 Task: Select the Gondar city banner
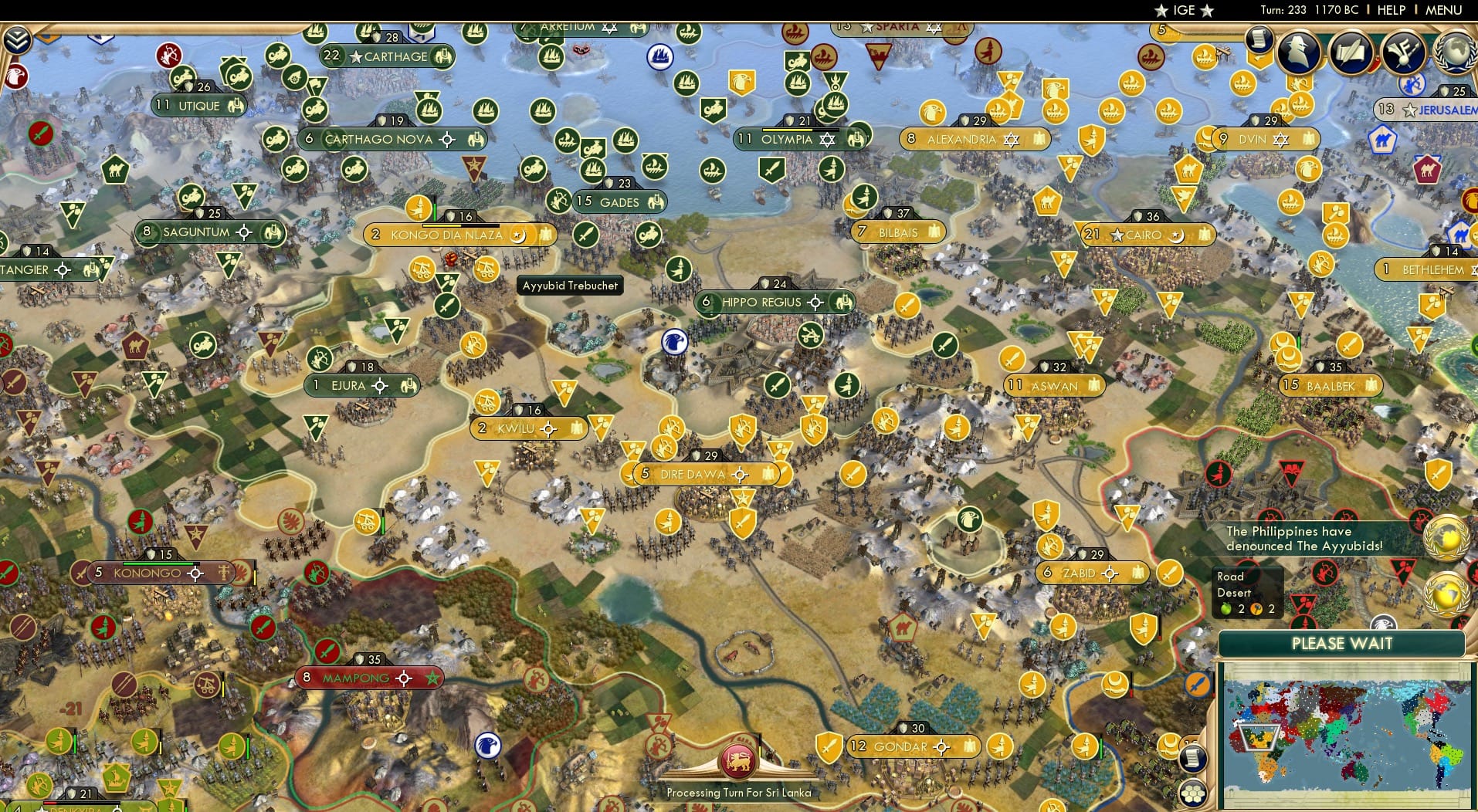click(x=908, y=746)
